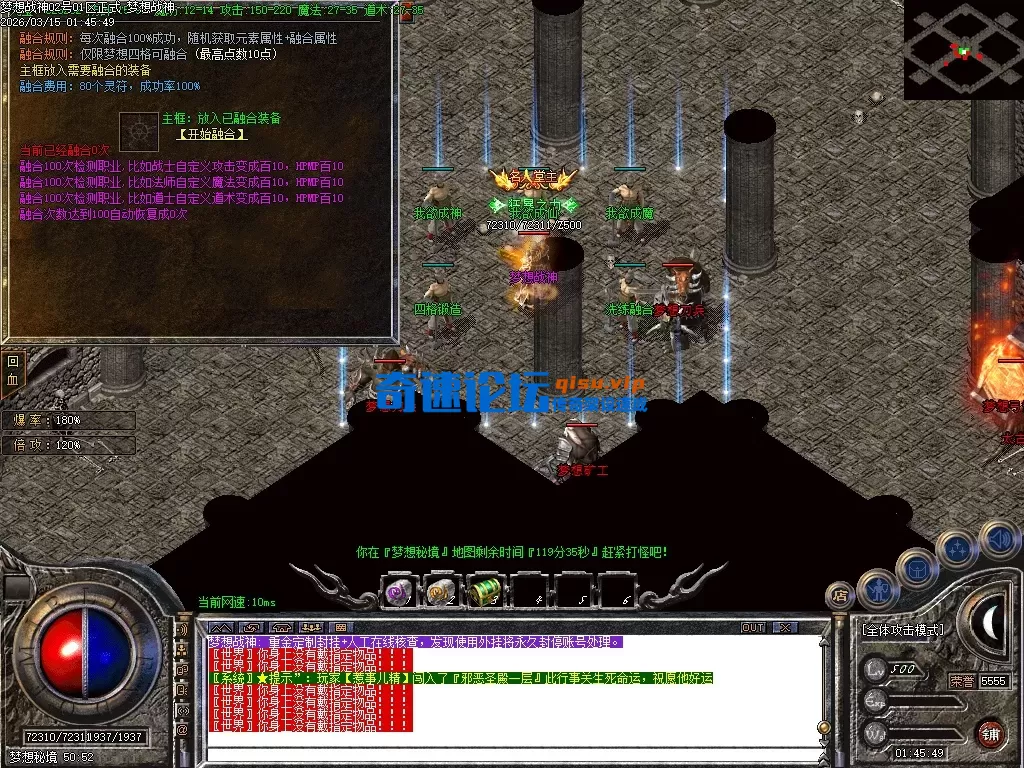Open the 荣誉 honor label
Image resolution: width=1024 pixels, height=768 pixels.
click(962, 680)
